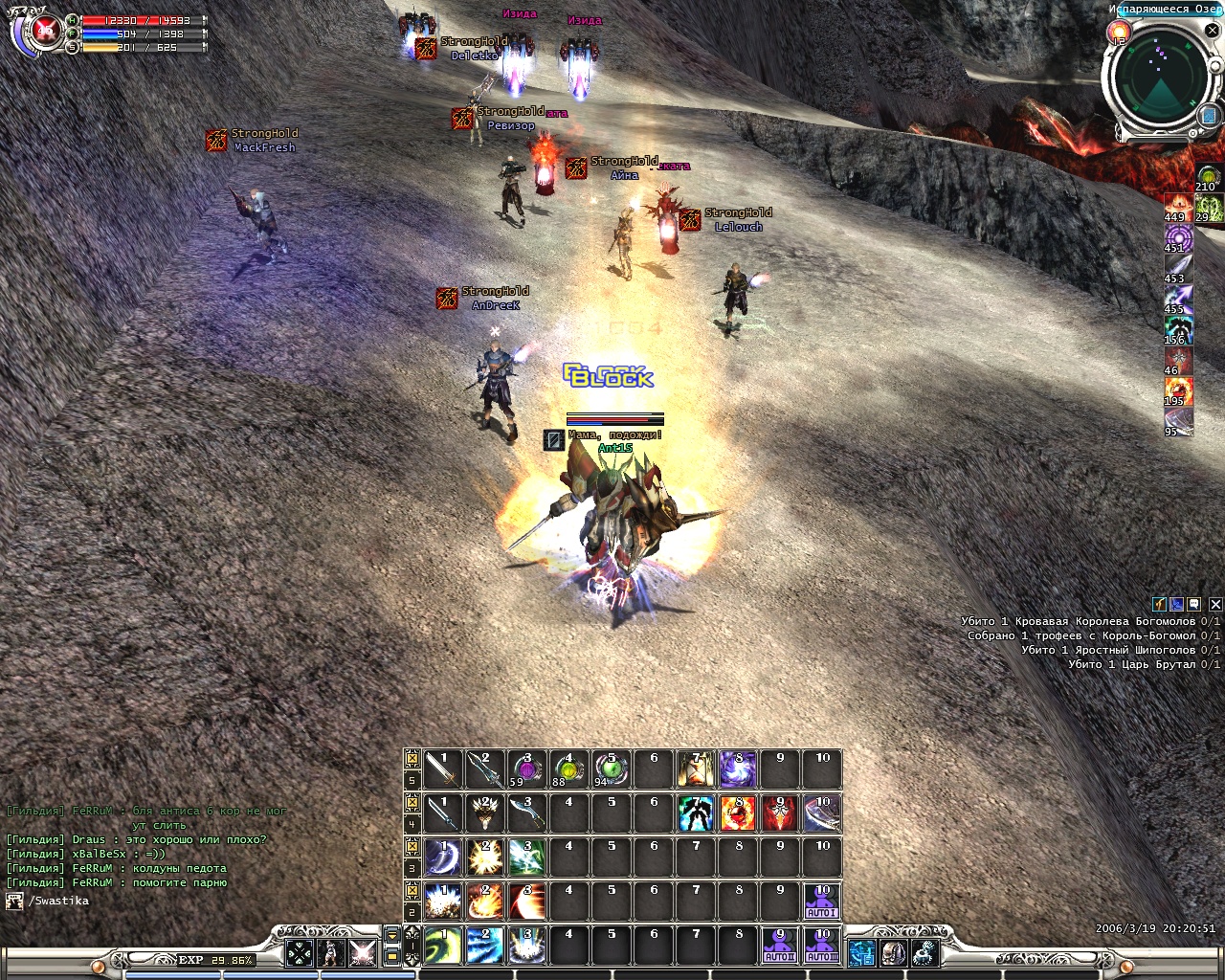
Task: Select the silver sword in the top hotbar row
Action: (442, 769)
